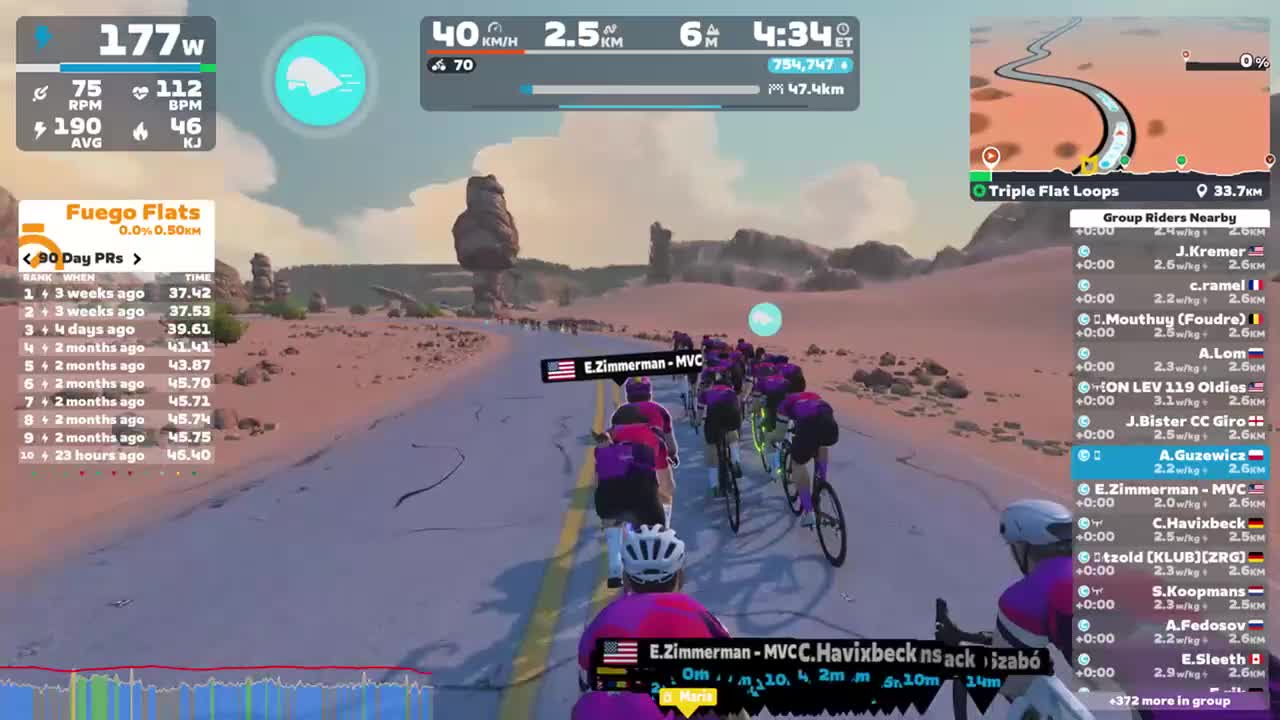Click the left arrow on 90 Day PRs
Viewport: 1280px width, 720px height.
(27, 258)
